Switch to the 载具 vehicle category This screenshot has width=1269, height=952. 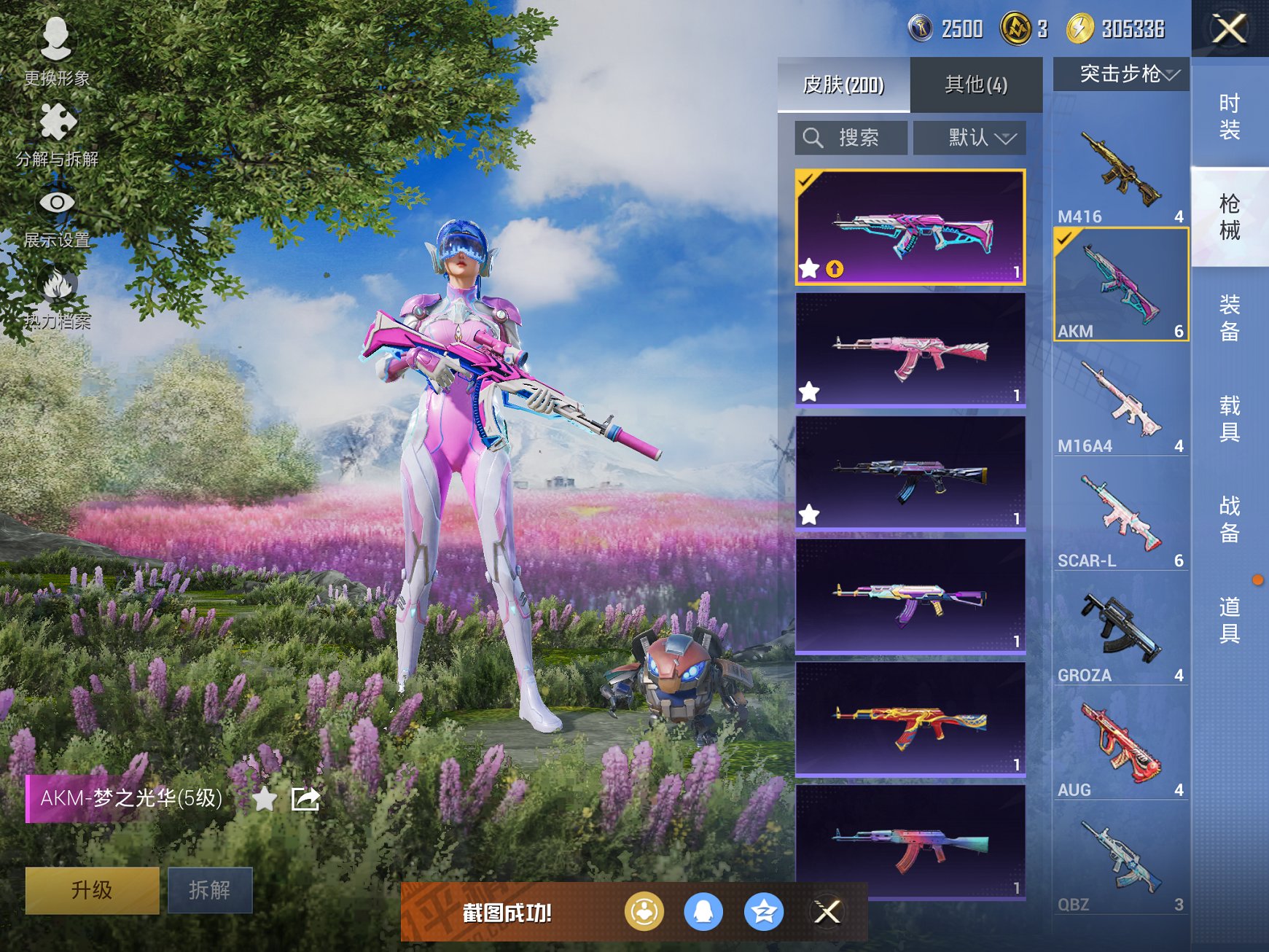coord(1230,418)
